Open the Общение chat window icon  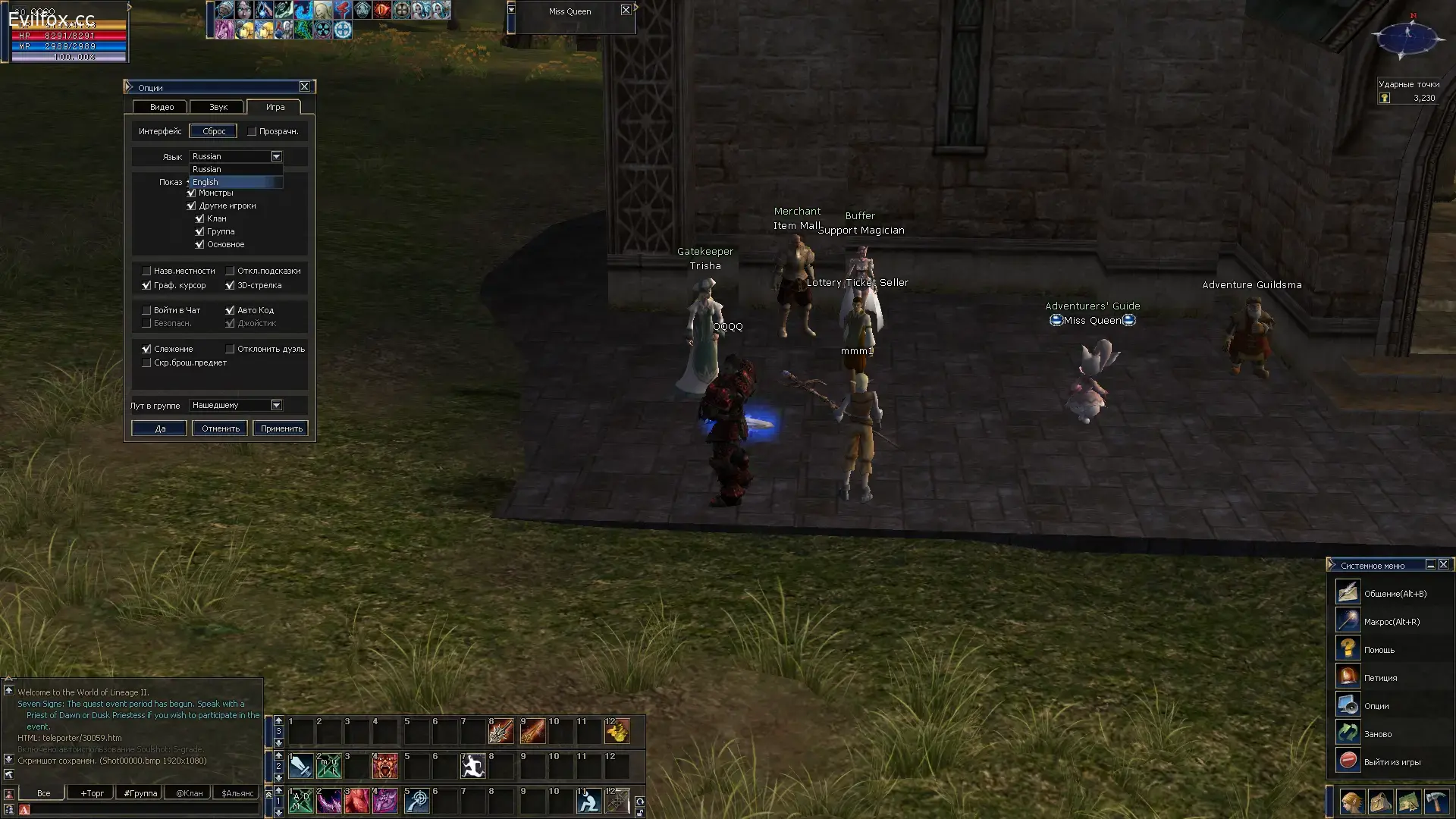(x=1348, y=592)
